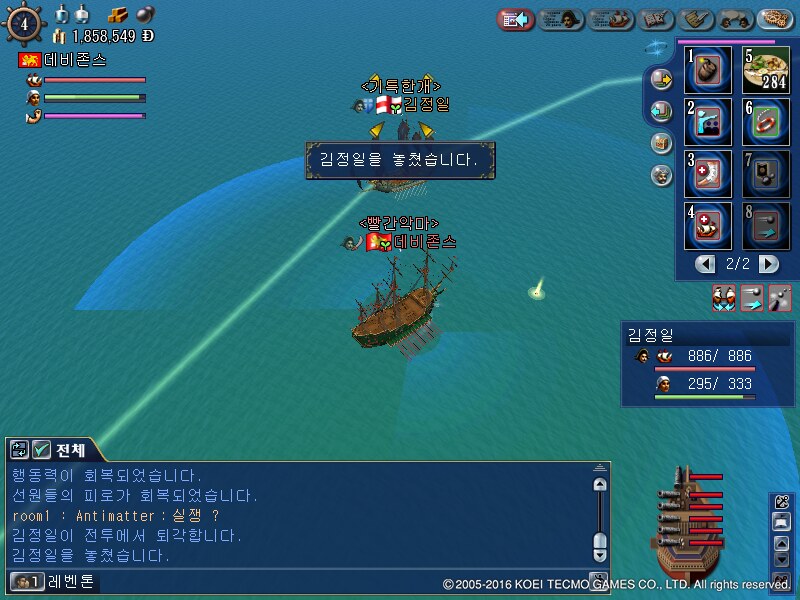Open the captain portrait menu in top bar

[x=561, y=19]
